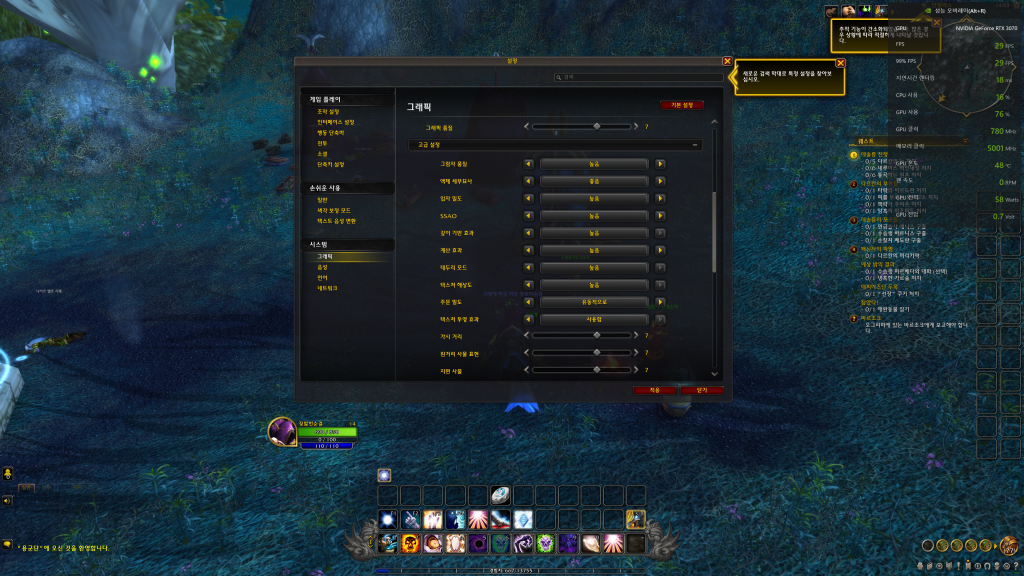Close the settings window with the X
This screenshot has width=1024, height=576.
[727, 61]
